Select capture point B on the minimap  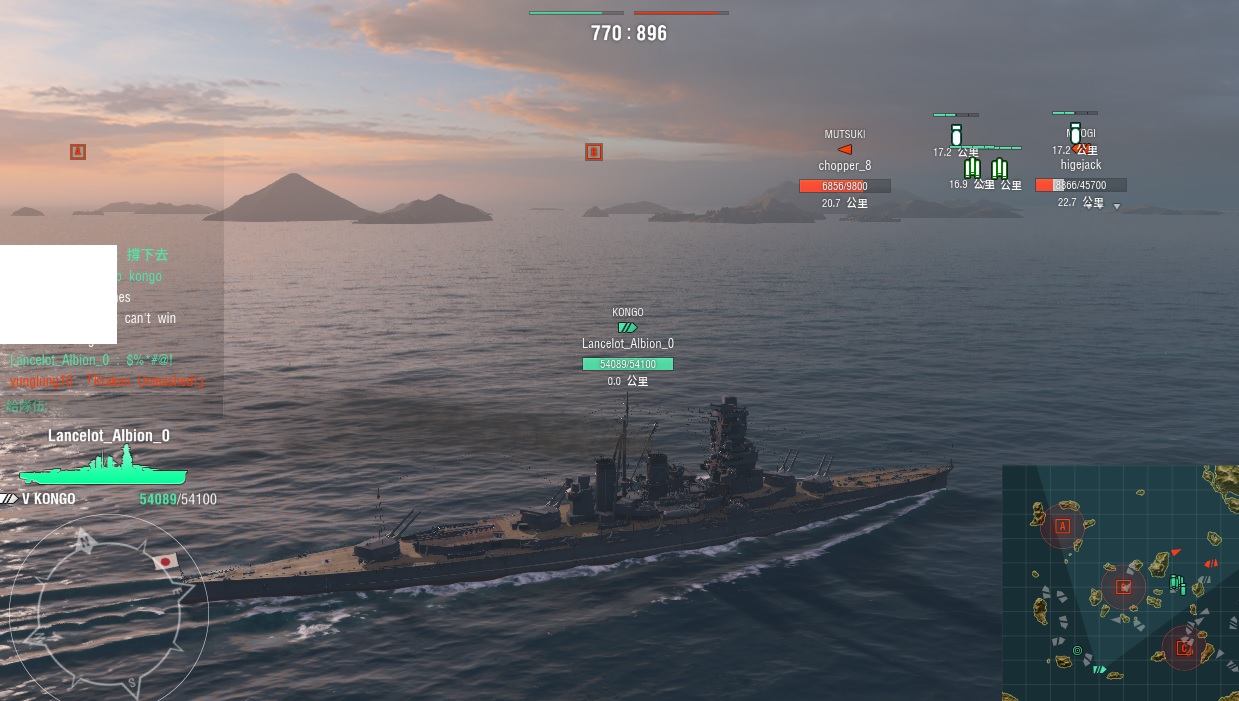click(x=1123, y=587)
